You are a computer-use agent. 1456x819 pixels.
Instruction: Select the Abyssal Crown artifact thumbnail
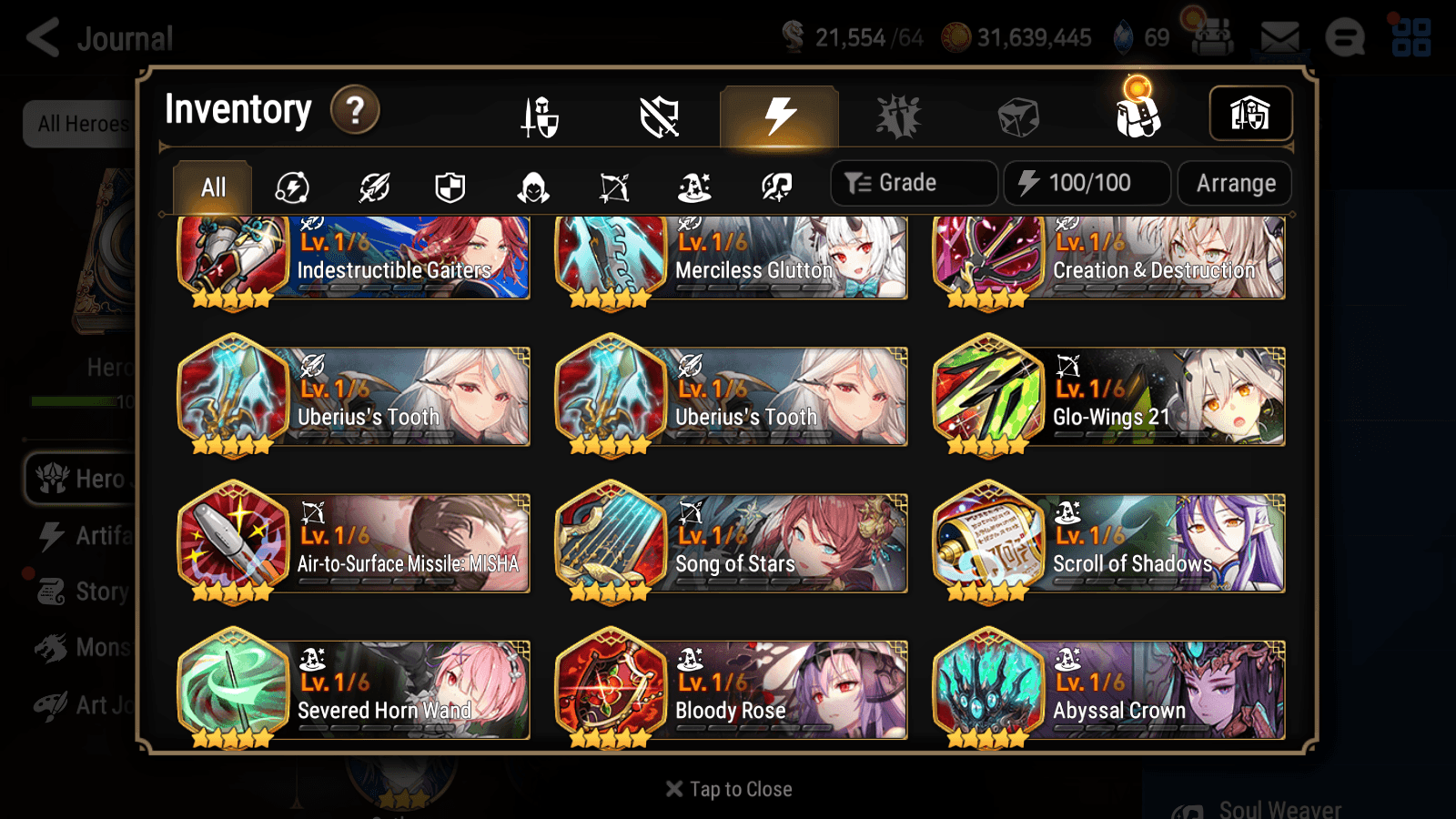(x=989, y=689)
